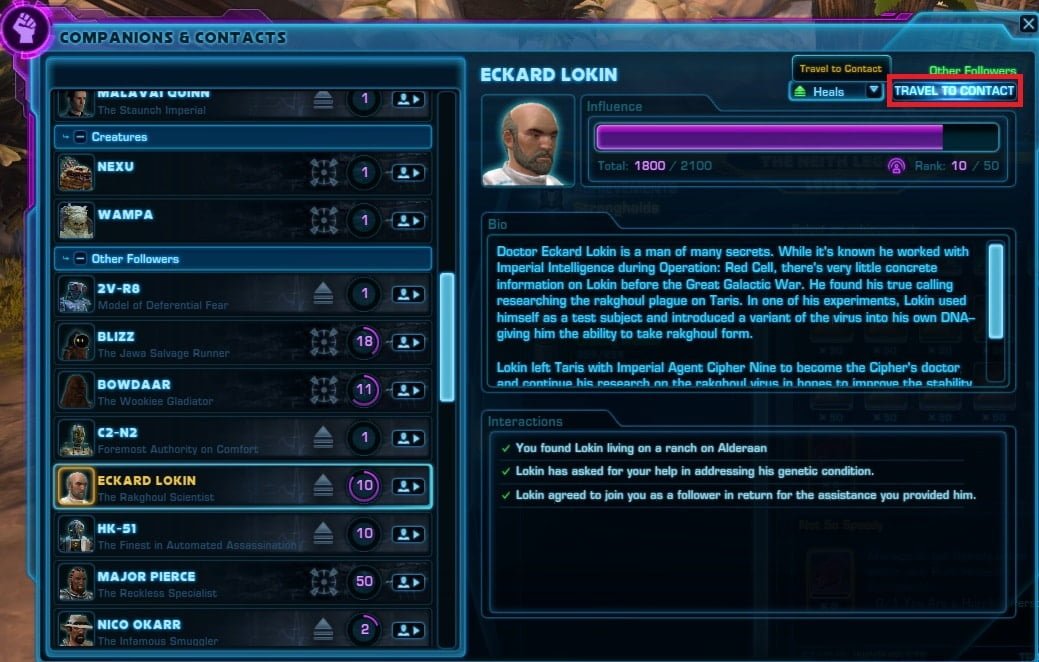Pick Blizz the Jawa Salvage Runner

[x=200, y=343]
